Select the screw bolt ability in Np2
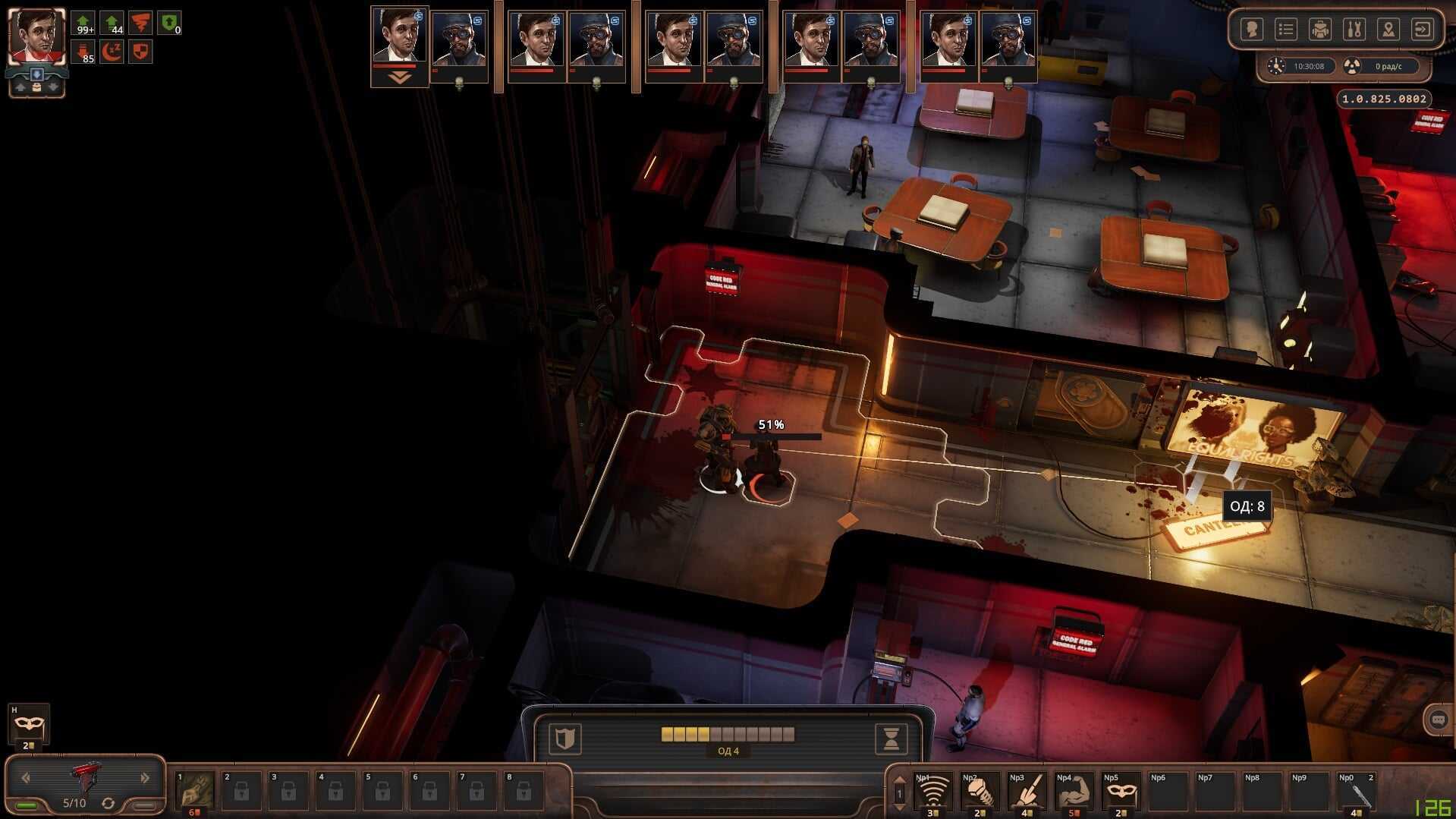Viewport: 1456px width, 819px height. point(980,793)
